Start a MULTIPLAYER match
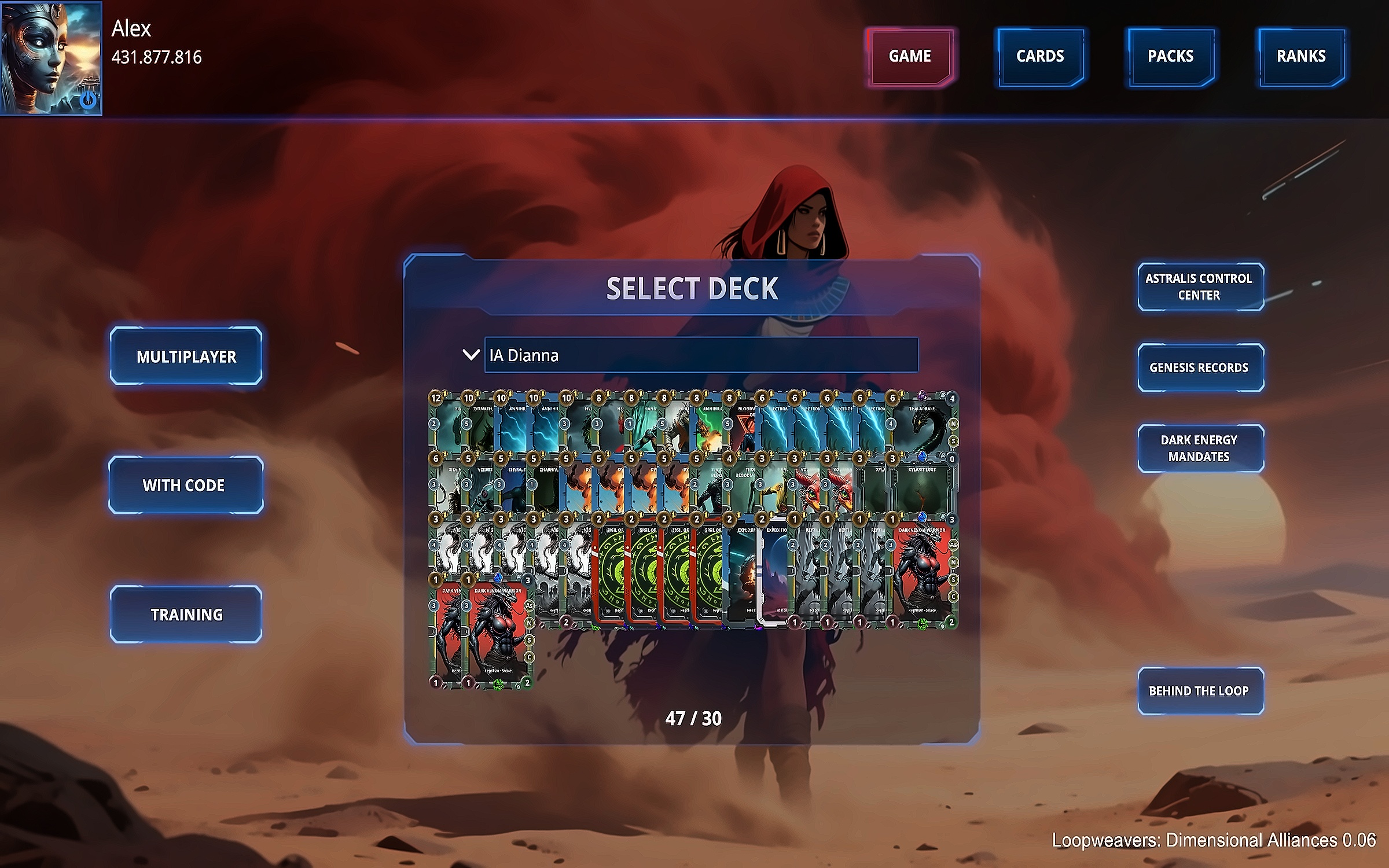The height and width of the screenshot is (868, 1389). click(x=186, y=356)
